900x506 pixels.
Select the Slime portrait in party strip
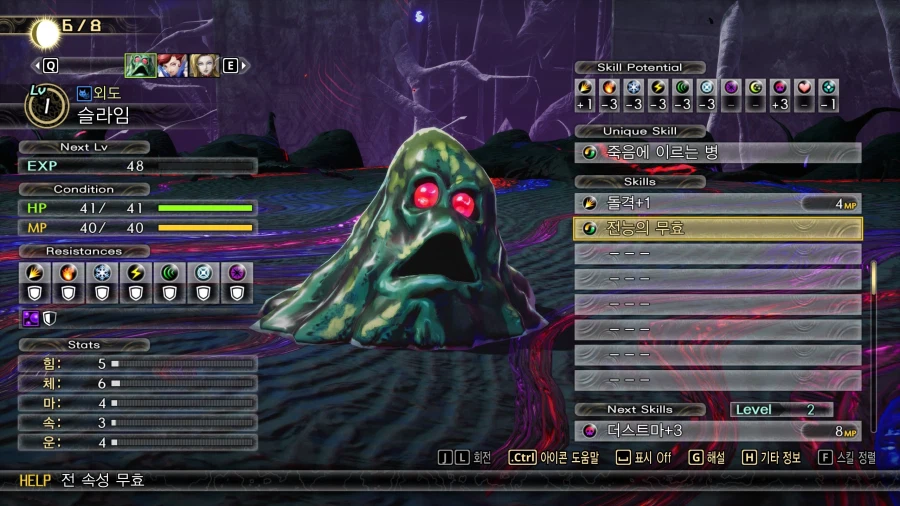coord(140,65)
